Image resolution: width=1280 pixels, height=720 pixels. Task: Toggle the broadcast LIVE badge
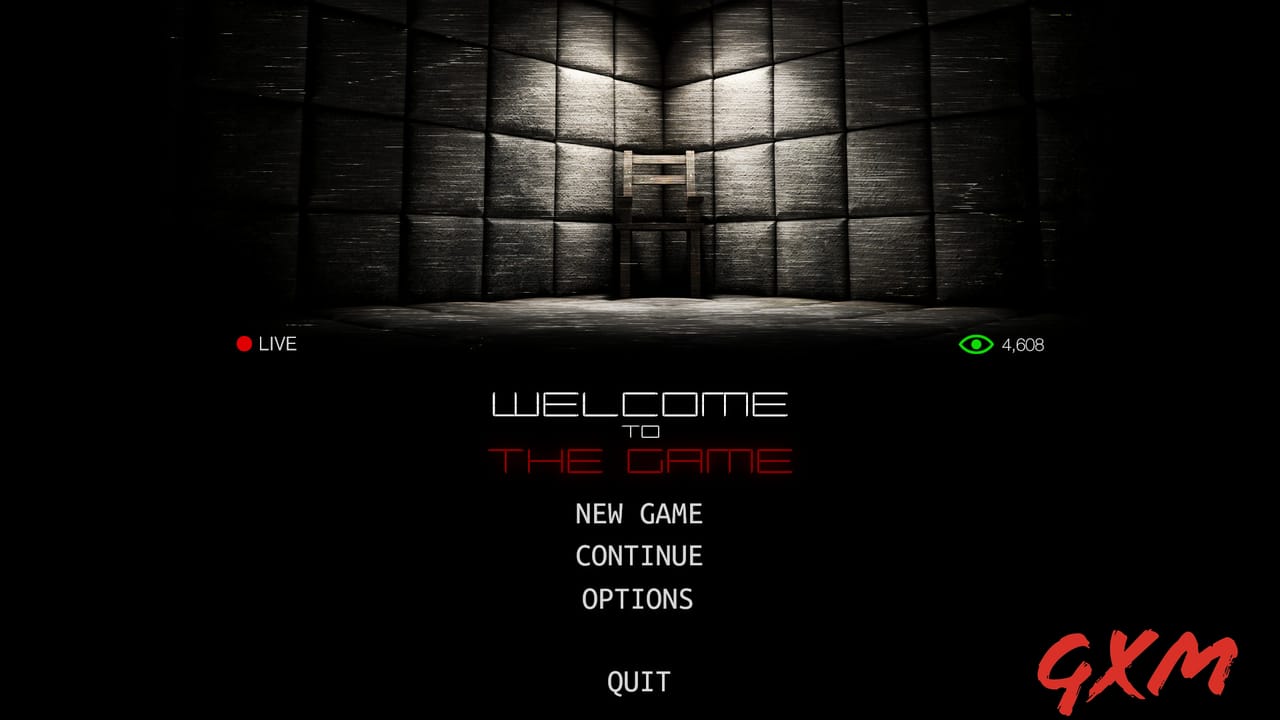pyautogui.click(x=265, y=344)
